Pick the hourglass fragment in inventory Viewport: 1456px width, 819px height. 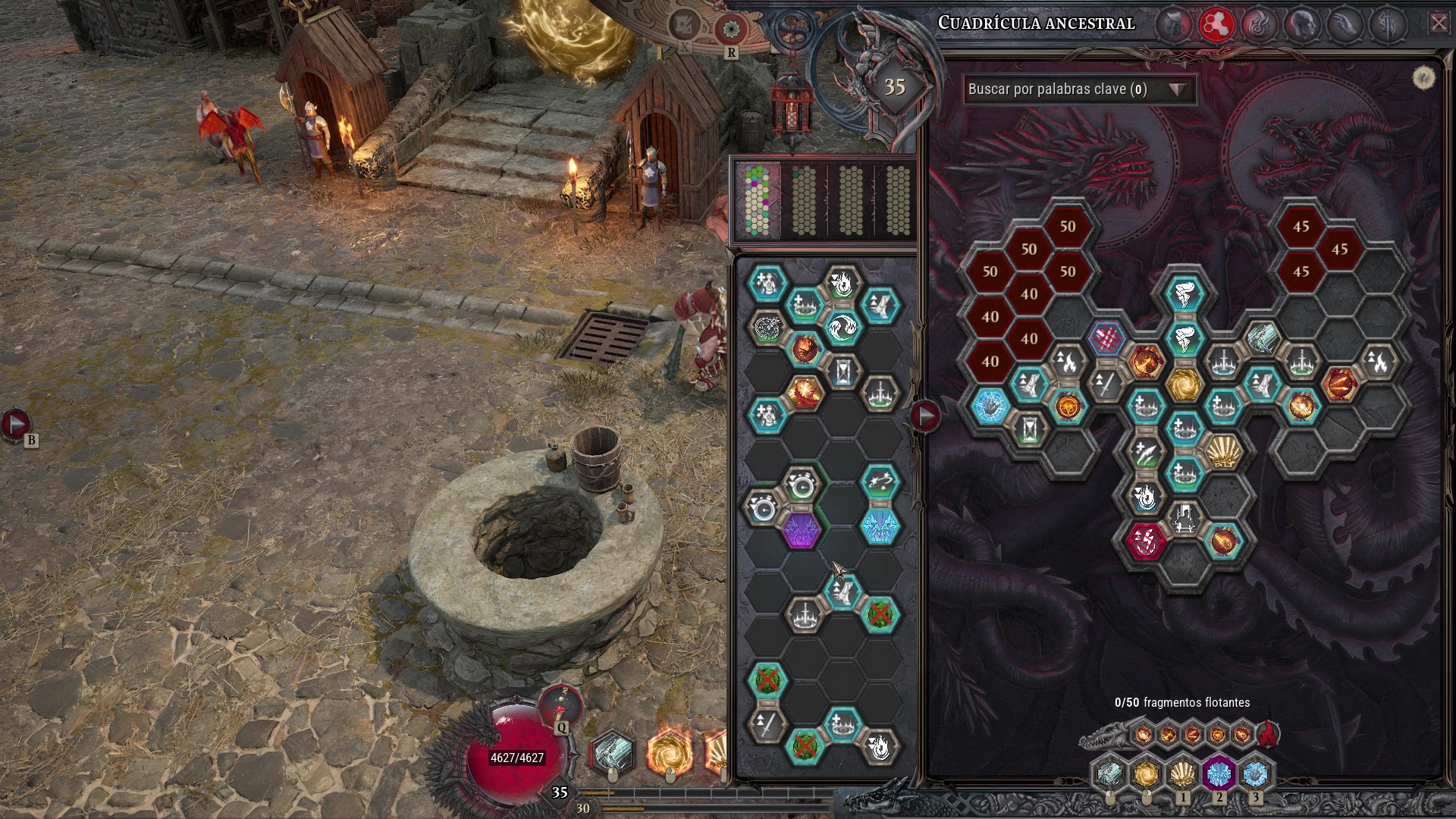click(x=842, y=372)
